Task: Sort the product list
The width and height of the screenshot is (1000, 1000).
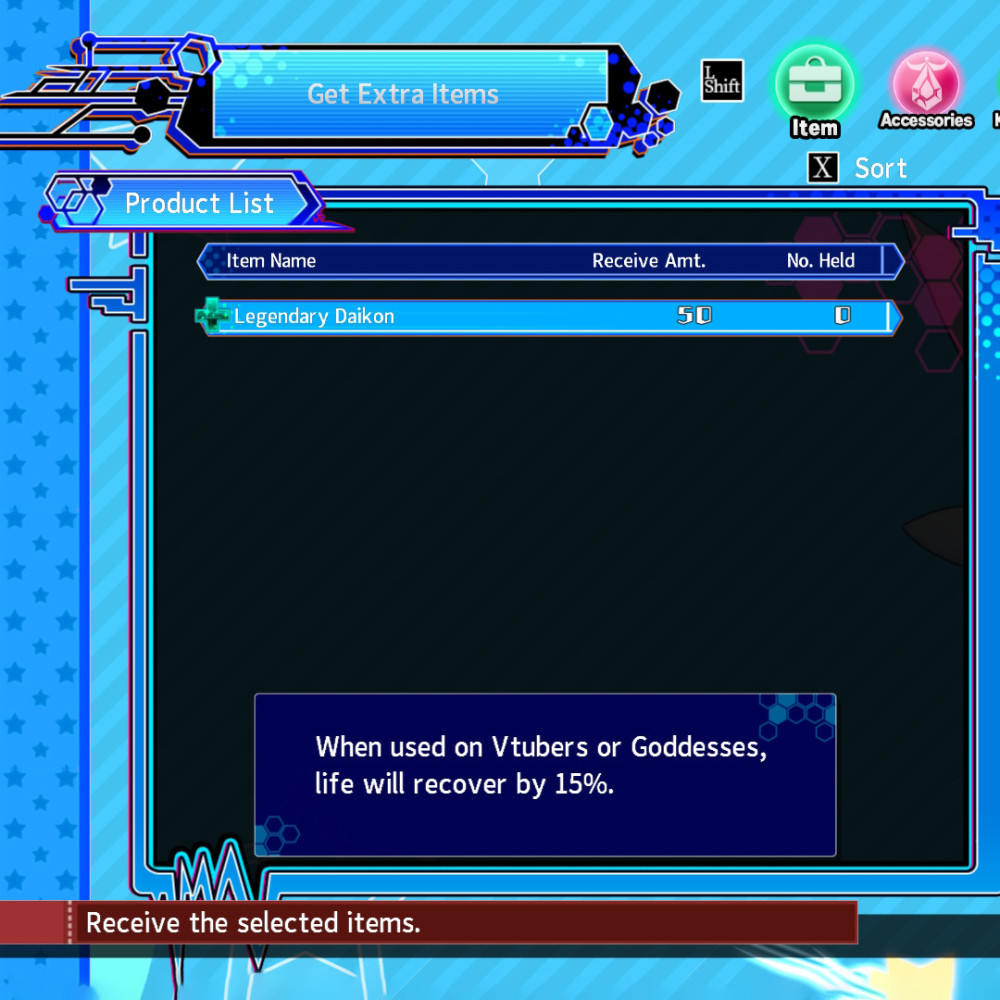Action: coord(858,168)
